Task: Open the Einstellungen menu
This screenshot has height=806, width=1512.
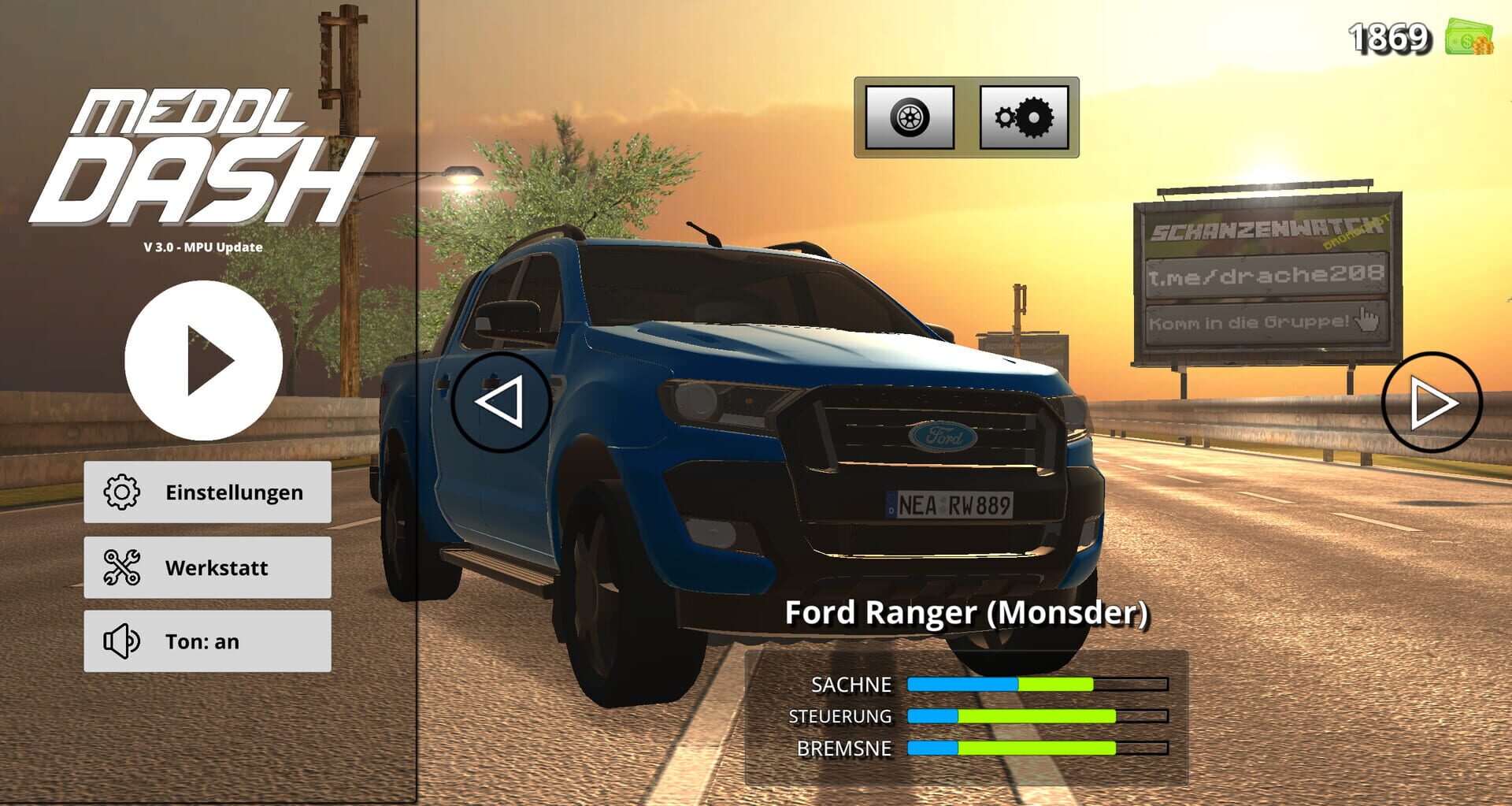Action: coord(207,492)
